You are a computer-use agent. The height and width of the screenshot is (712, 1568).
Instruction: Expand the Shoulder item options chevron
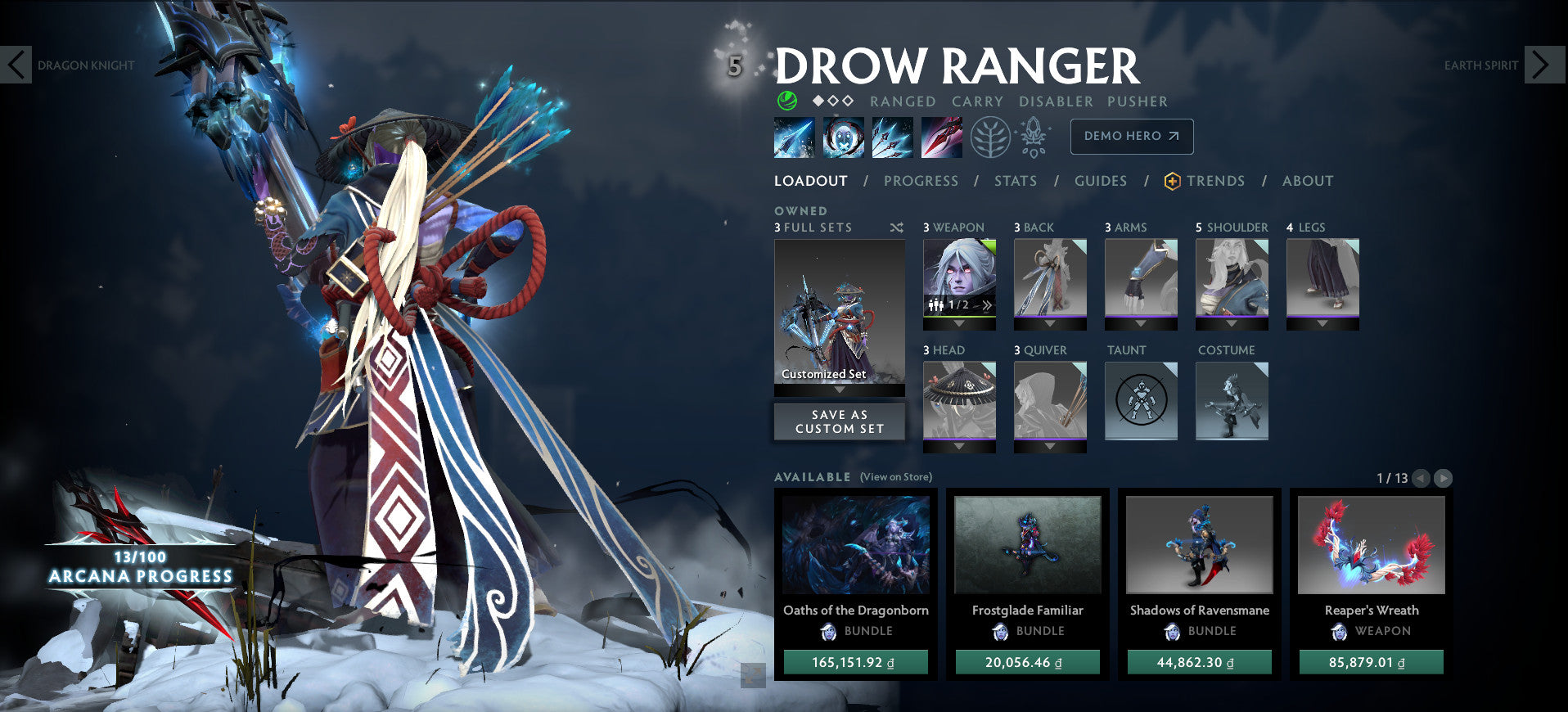click(1232, 322)
